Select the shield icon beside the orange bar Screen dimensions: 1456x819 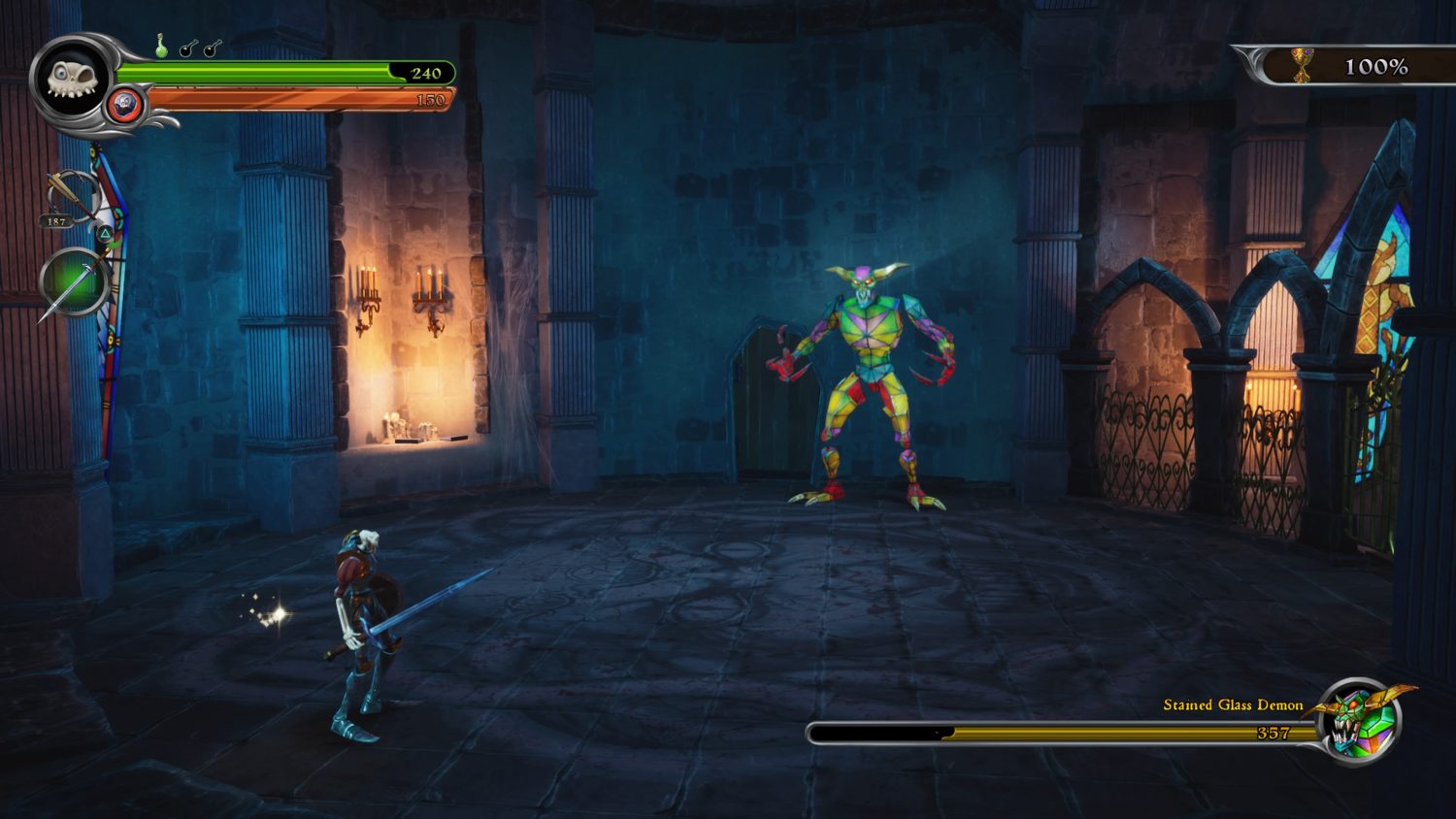(x=124, y=104)
